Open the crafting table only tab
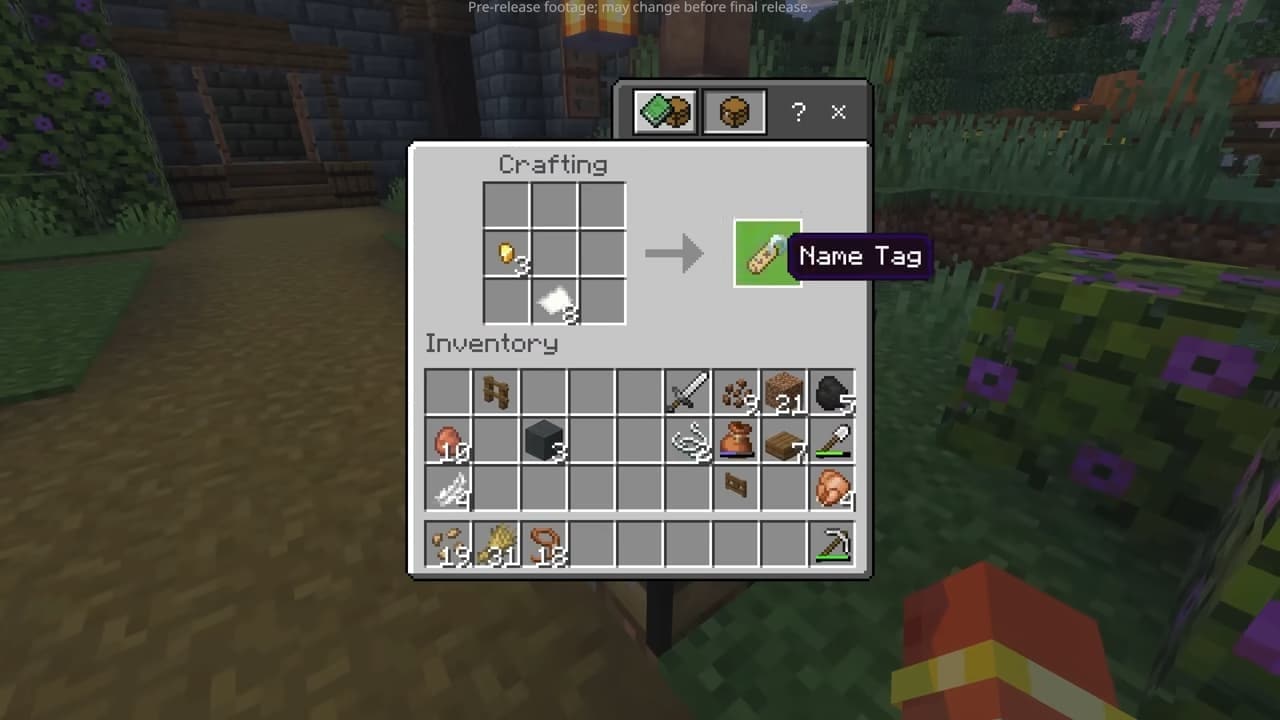This screenshot has height=720, width=1280. coord(734,112)
